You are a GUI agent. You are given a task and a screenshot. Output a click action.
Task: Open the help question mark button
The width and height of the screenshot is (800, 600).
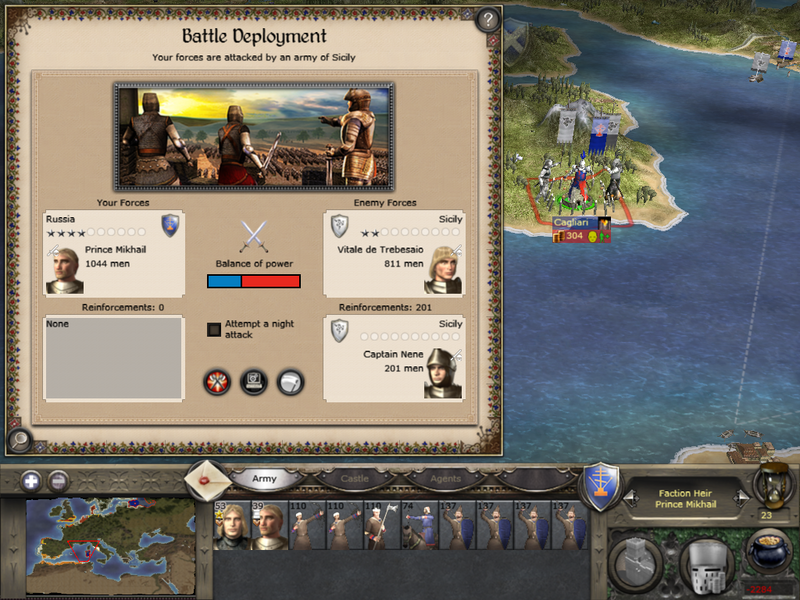click(487, 20)
